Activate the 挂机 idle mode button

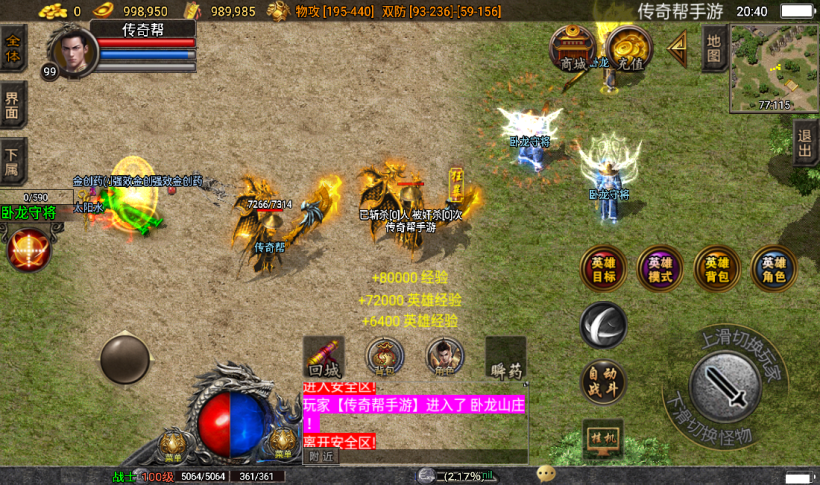click(603, 438)
